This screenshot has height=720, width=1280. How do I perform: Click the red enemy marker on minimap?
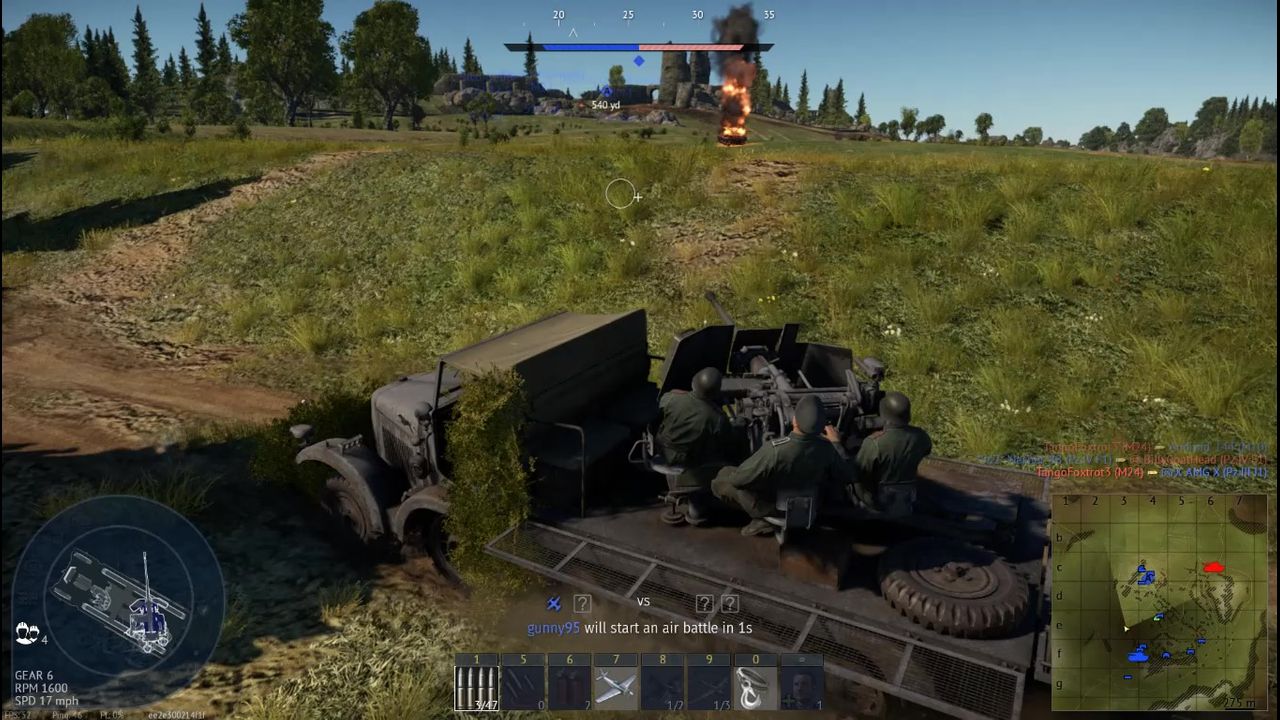tap(1214, 567)
